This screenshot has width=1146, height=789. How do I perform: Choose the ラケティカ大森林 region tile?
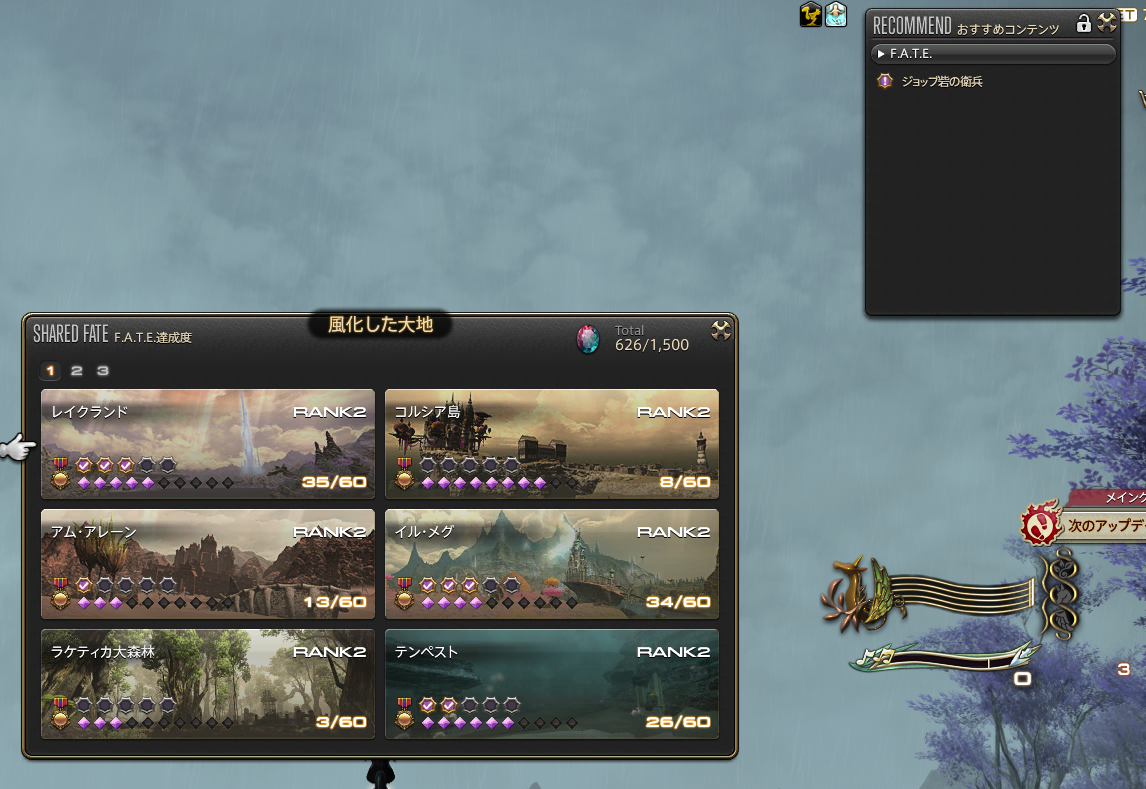tap(207, 683)
